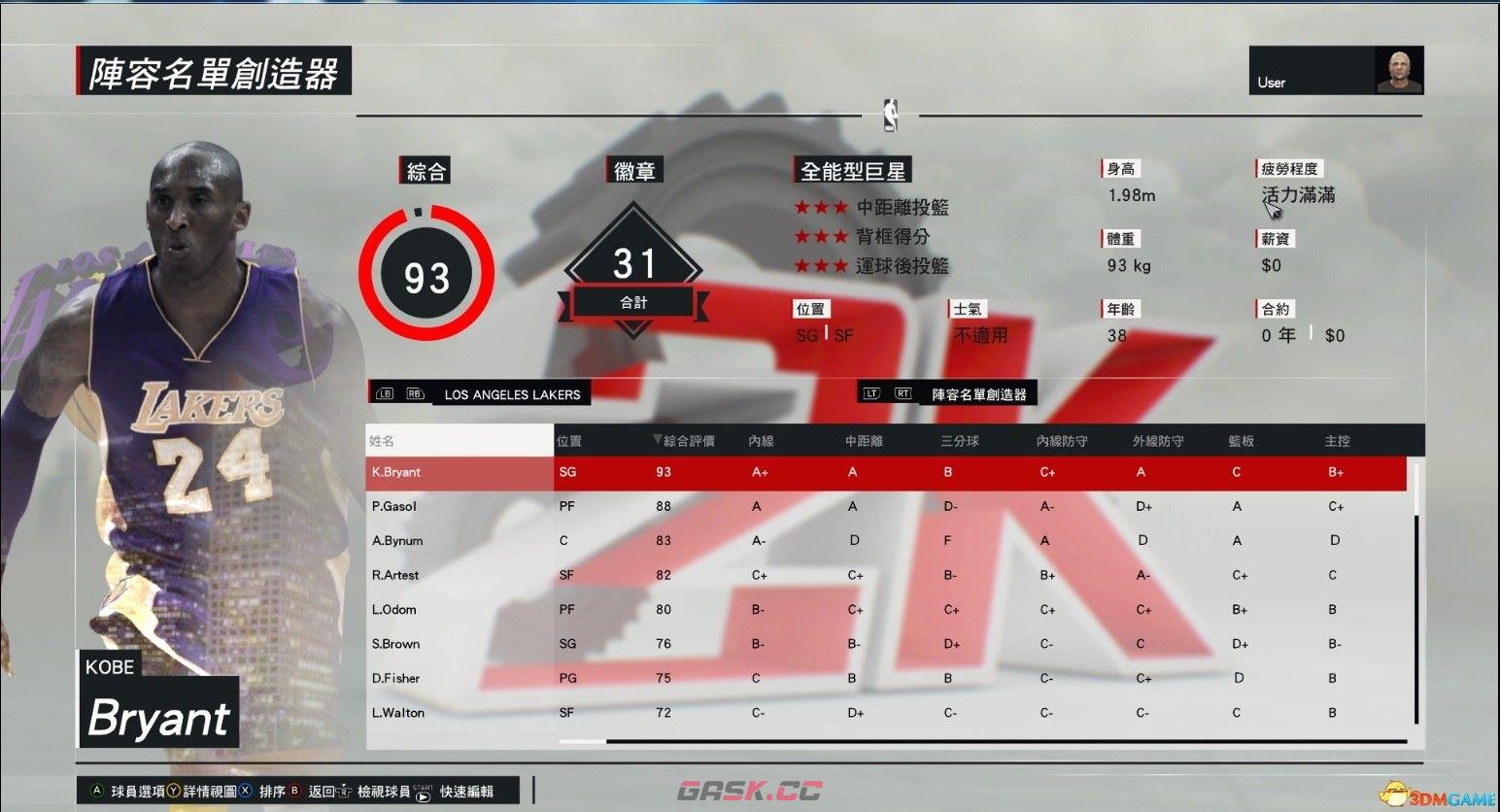Open the 位置 column header options
This screenshot has height=812, width=1500.
click(x=568, y=440)
